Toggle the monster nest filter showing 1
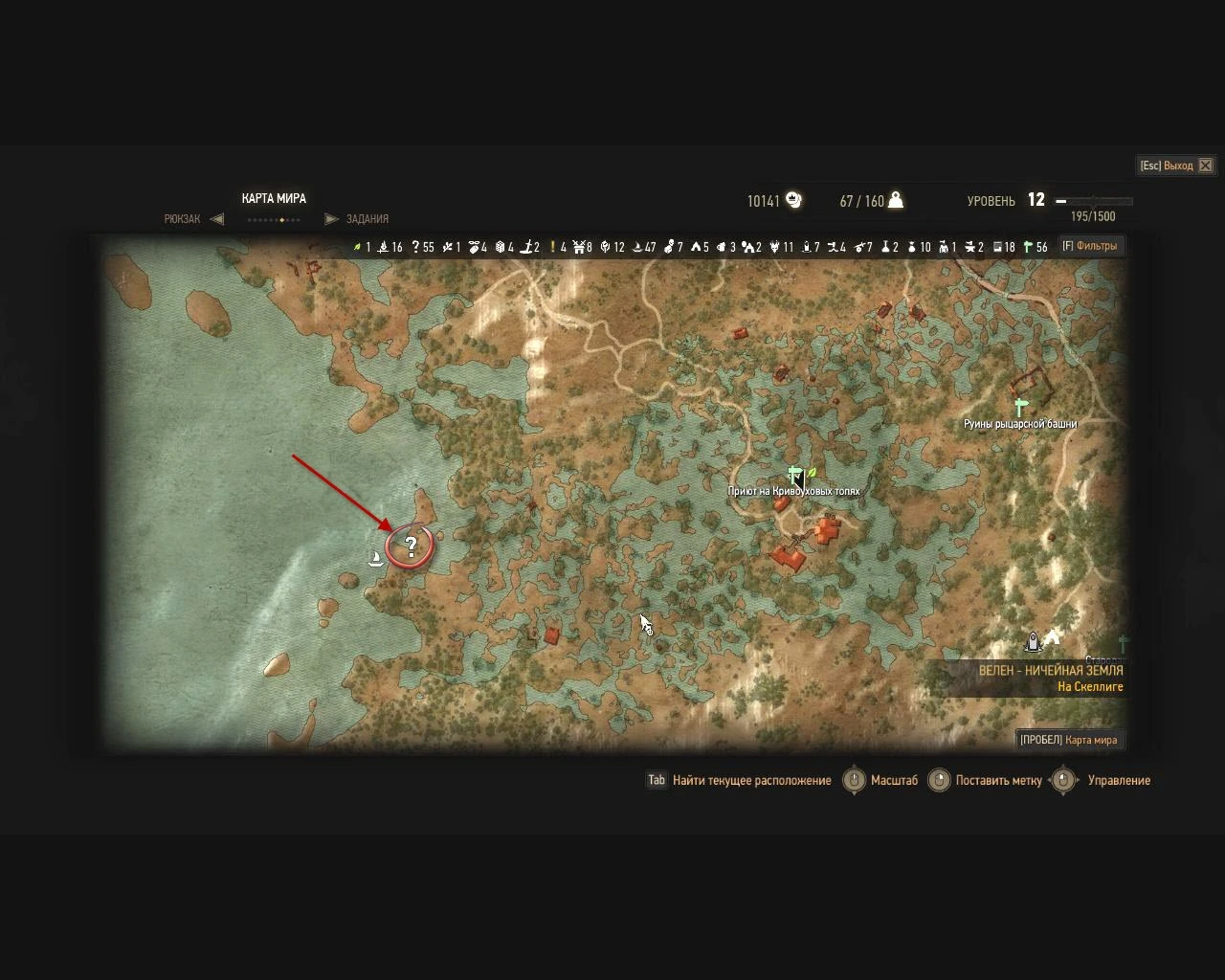Viewport: 1225px width, 980px height. (946, 247)
